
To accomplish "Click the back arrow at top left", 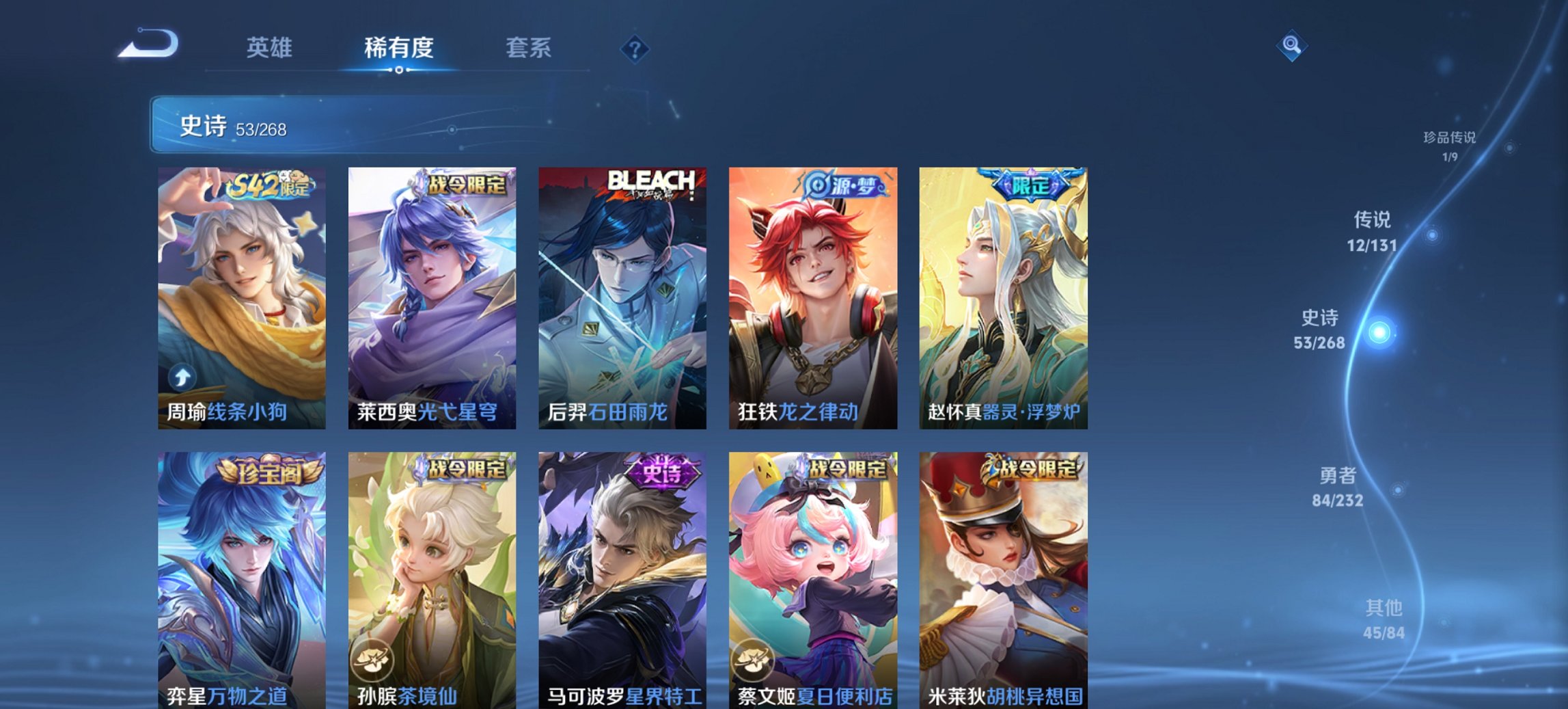I will (x=147, y=45).
